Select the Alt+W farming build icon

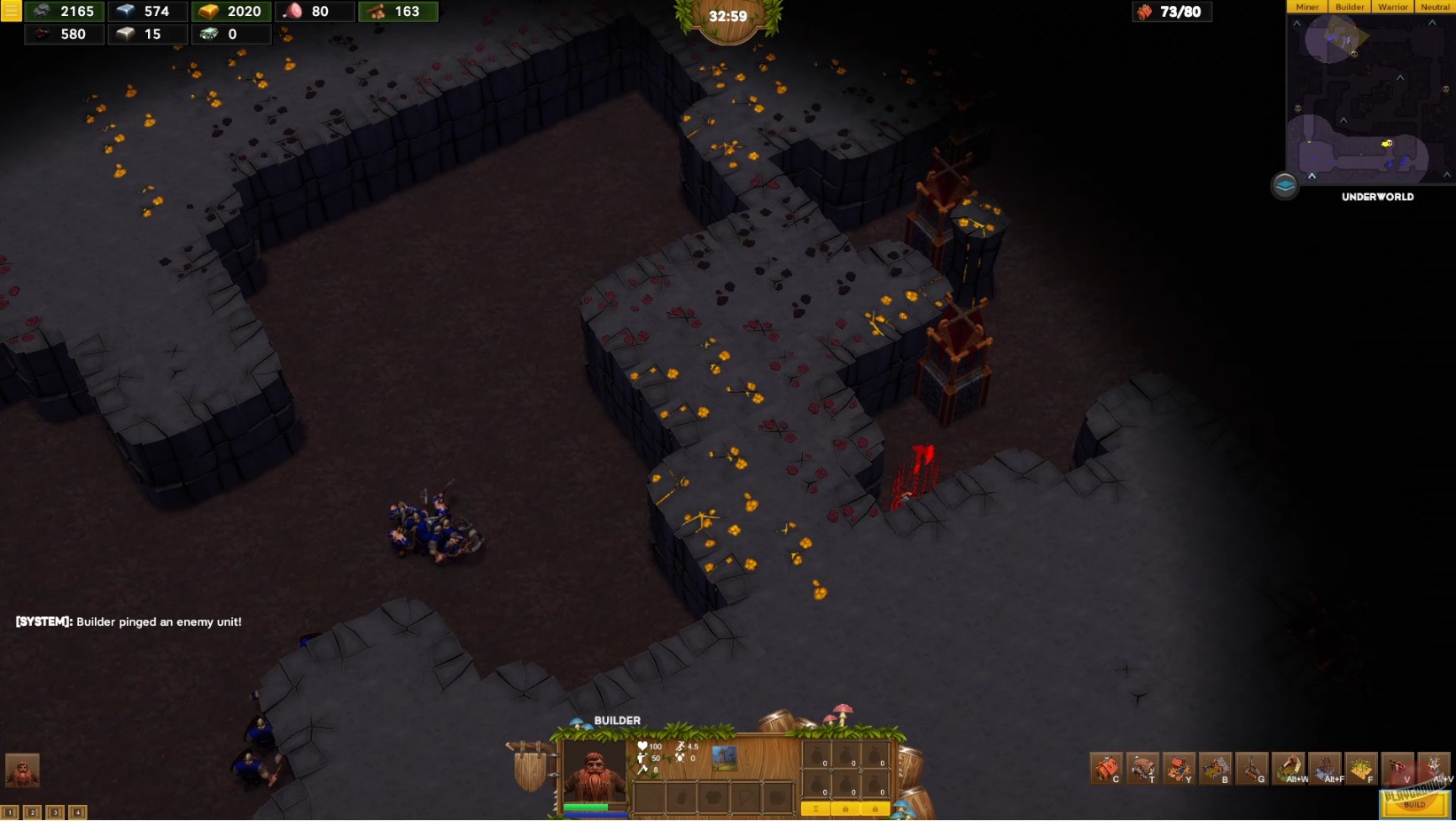[1288, 768]
